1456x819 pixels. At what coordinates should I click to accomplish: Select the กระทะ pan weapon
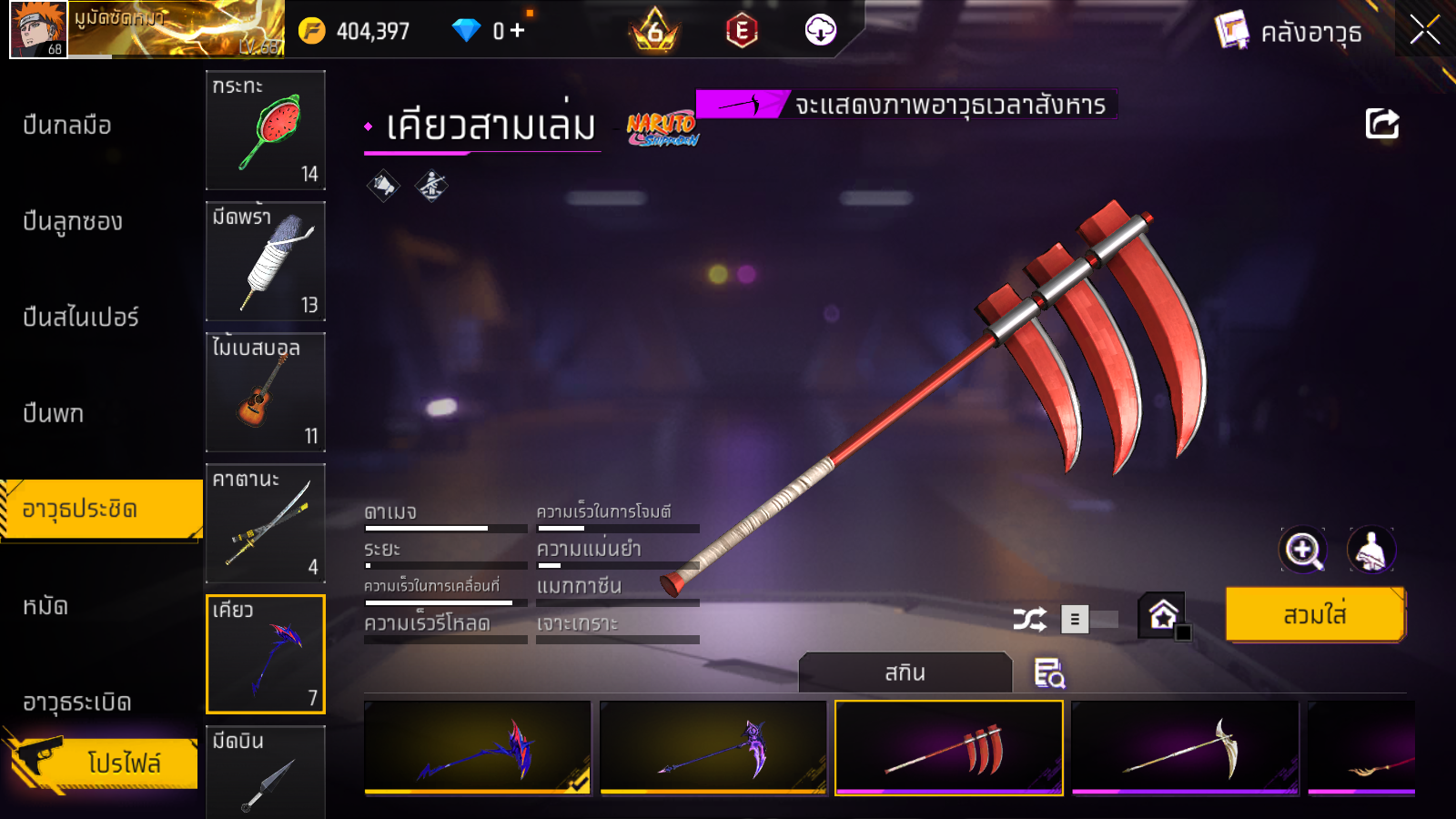tap(265, 130)
